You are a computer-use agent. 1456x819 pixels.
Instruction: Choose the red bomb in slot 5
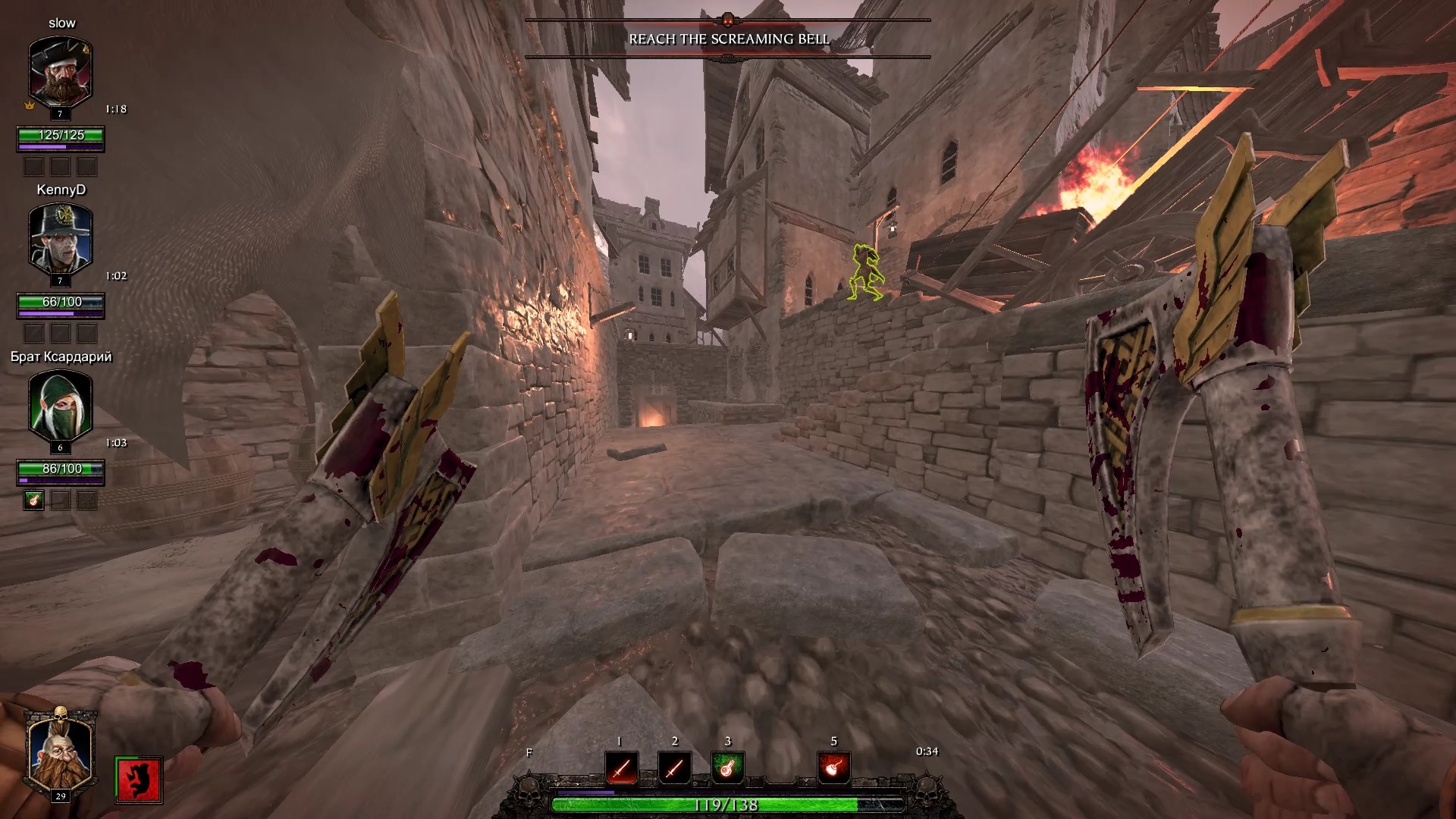833,768
